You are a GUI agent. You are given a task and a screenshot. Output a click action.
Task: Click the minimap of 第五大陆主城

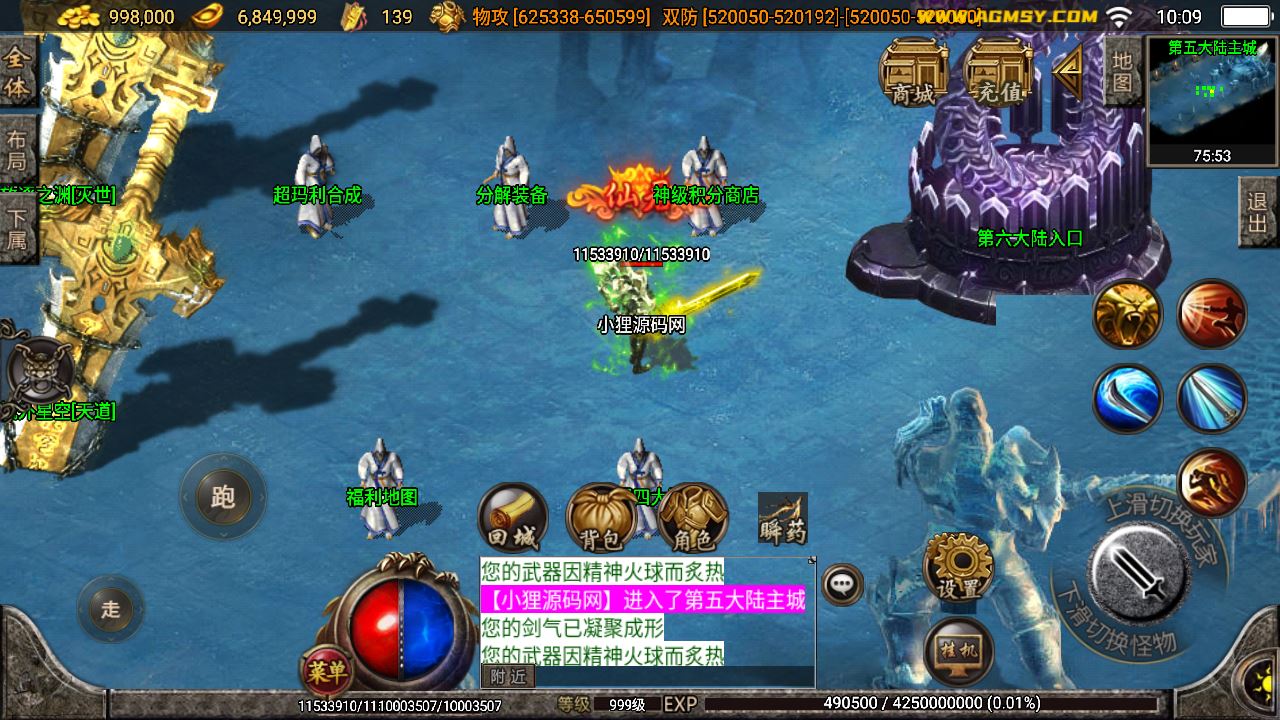pyautogui.click(x=1212, y=100)
